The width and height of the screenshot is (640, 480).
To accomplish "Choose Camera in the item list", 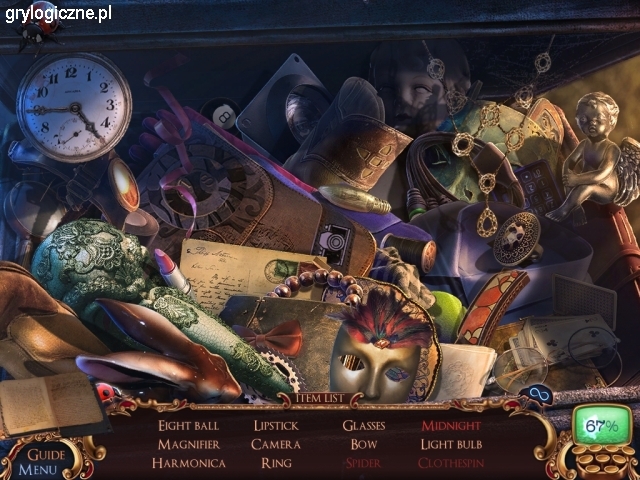I will click(x=276, y=444).
